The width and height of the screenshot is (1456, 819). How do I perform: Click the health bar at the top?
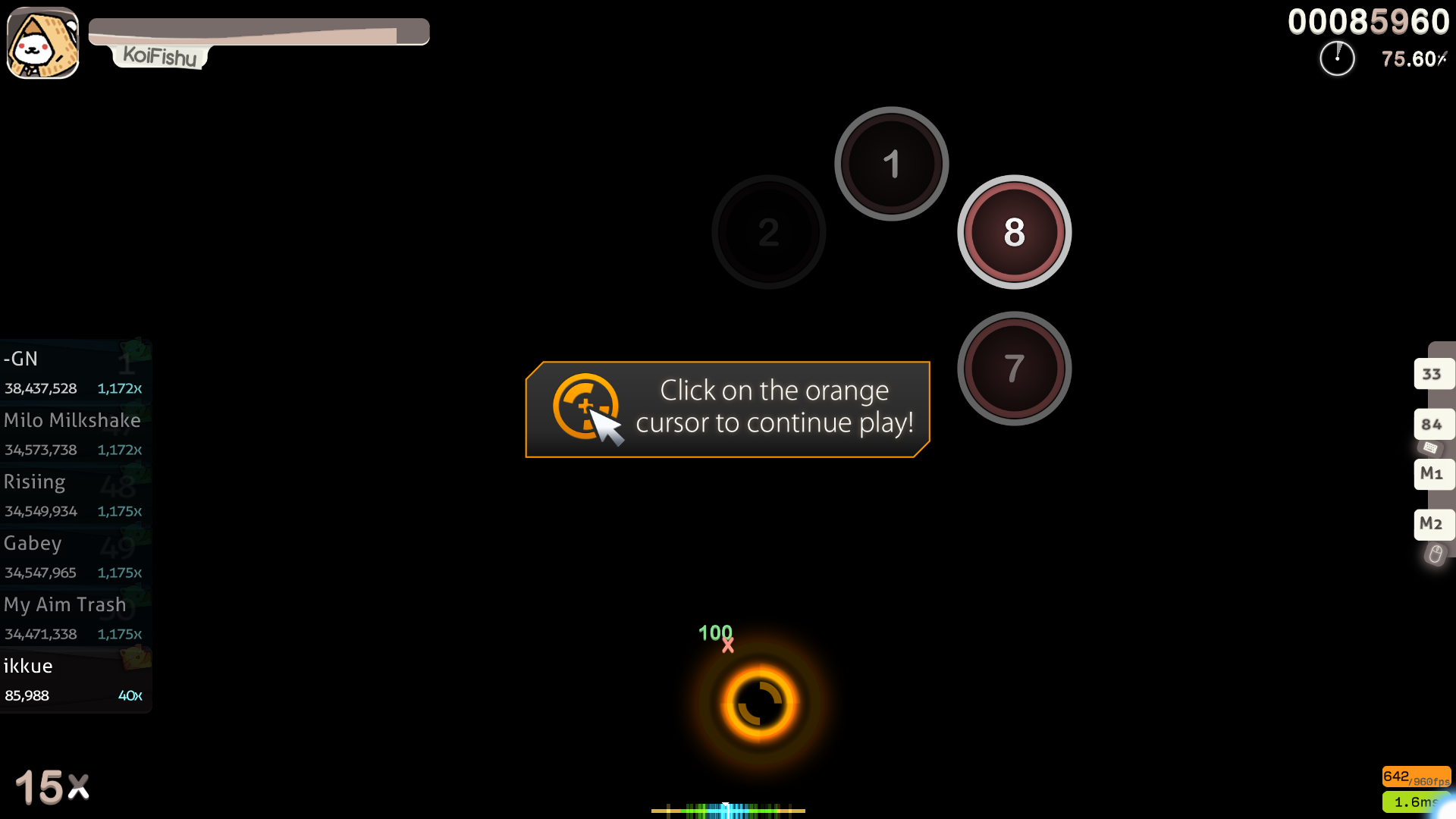258,31
